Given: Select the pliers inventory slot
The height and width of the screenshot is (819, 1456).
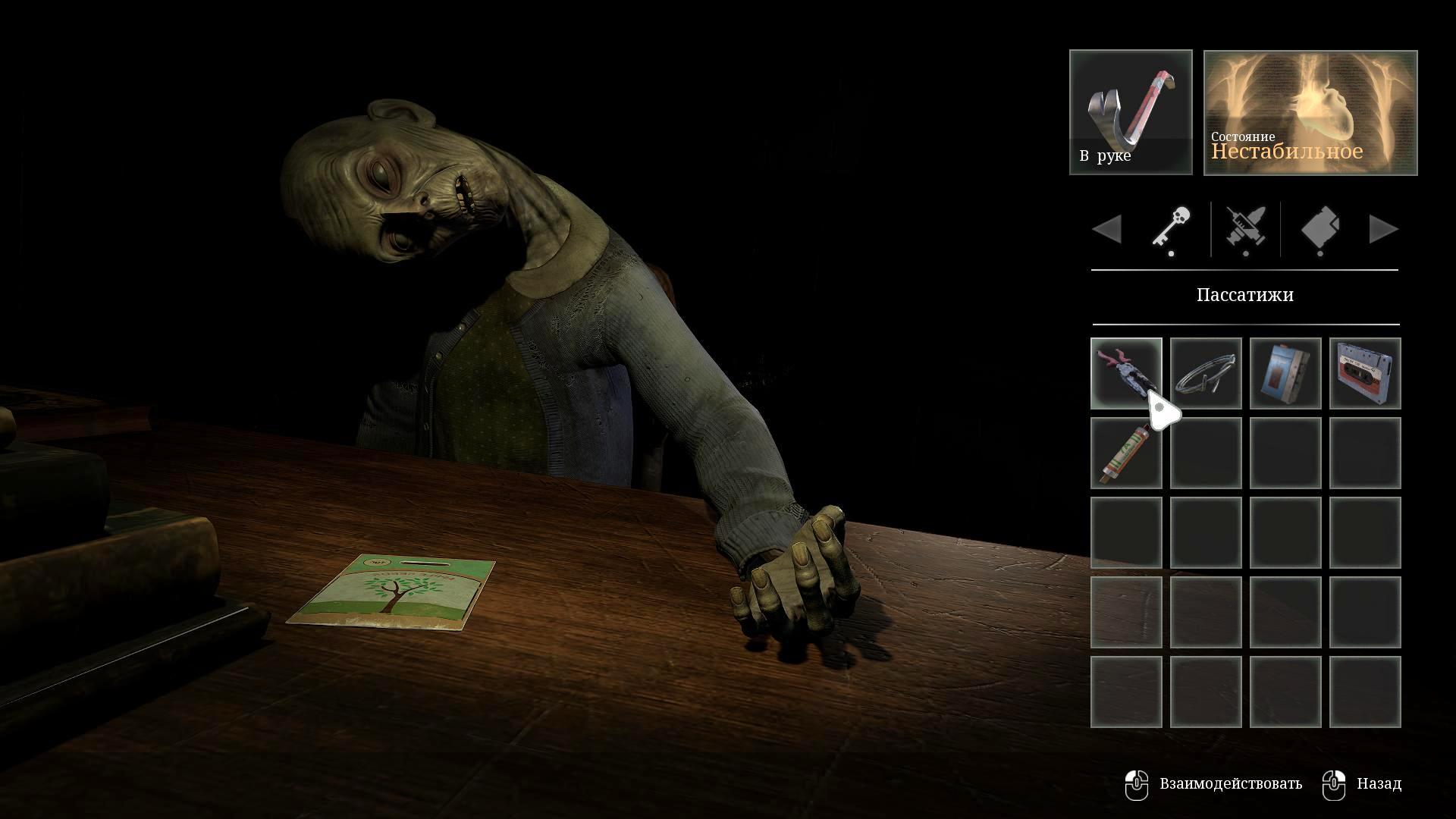Looking at the screenshot, I should pyautogui.click(x=1125, y=373).
